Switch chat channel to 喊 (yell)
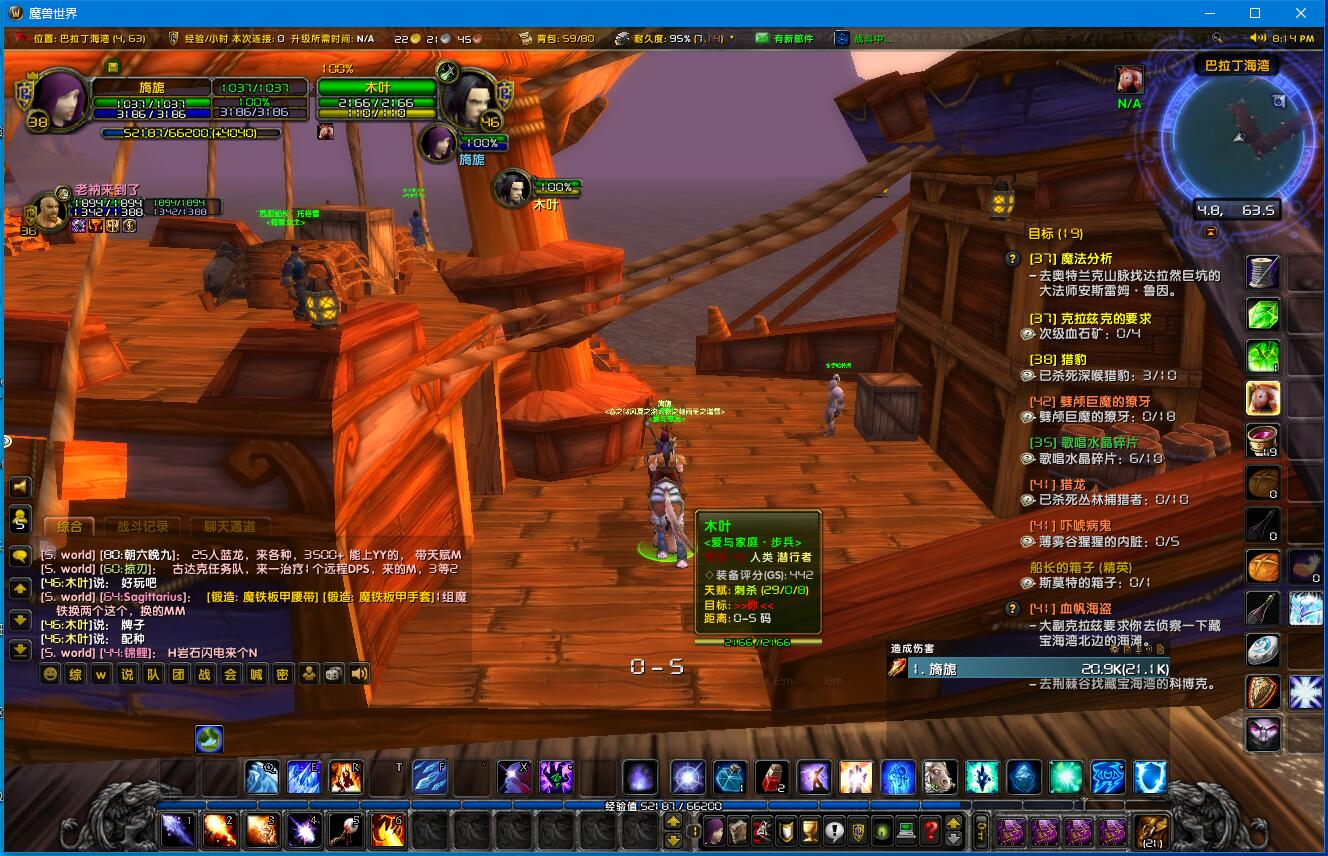 (x=256, y=674)
